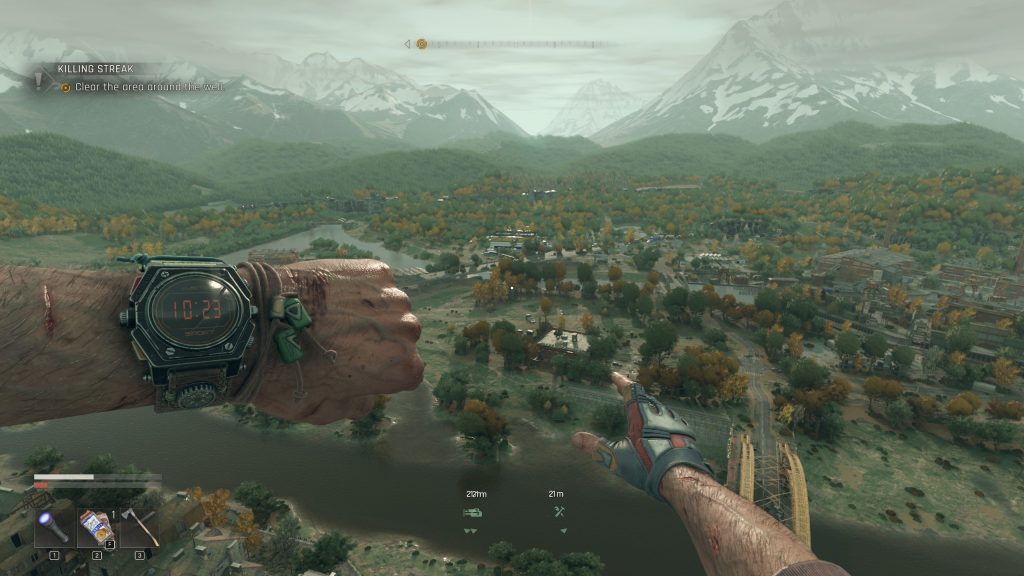Use the snack consumable in the hotbar

coord(97,528)
